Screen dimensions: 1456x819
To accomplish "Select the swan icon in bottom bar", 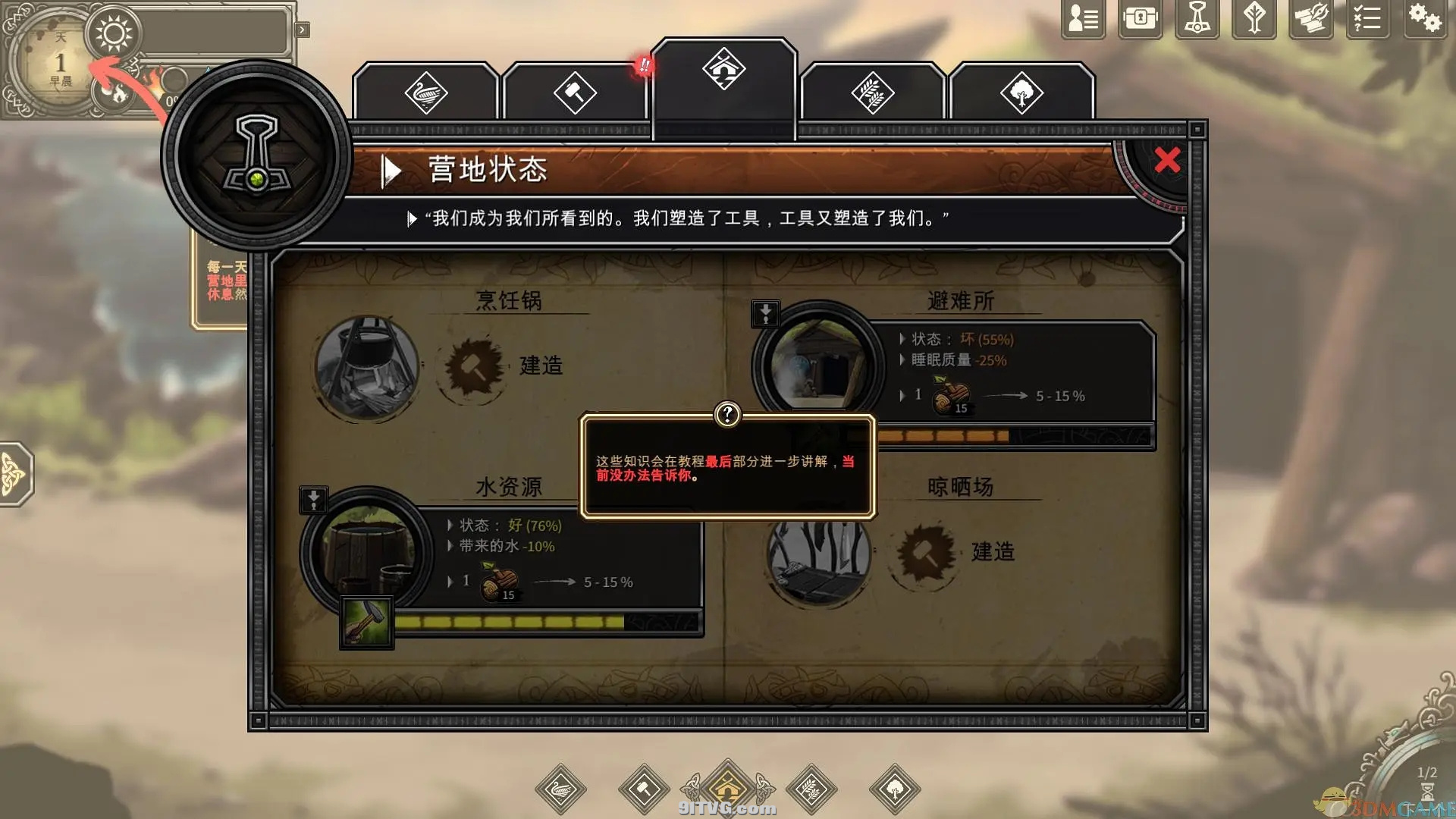I will [x=561, y=789].
